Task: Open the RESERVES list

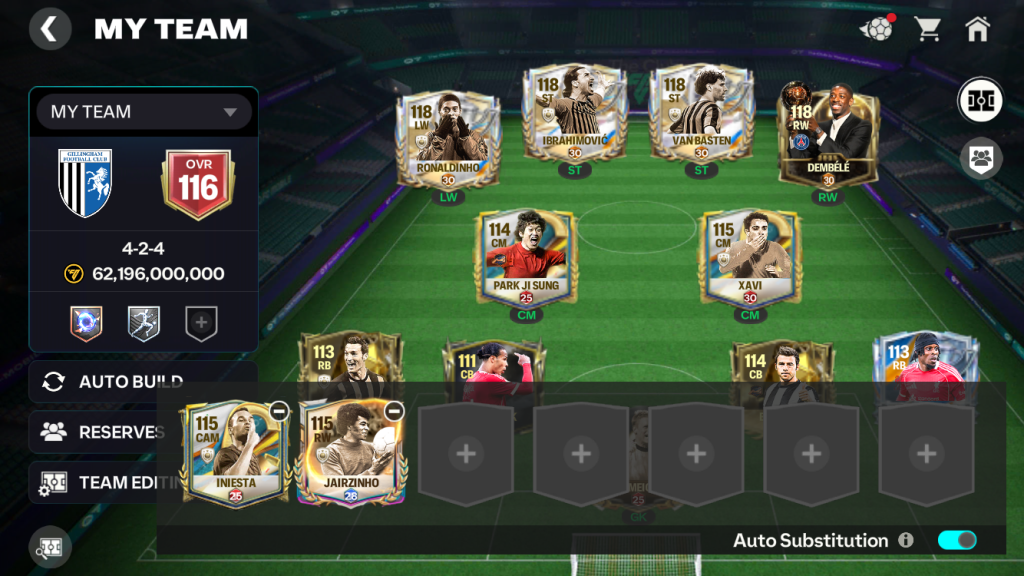Action: tap(100, 432)
